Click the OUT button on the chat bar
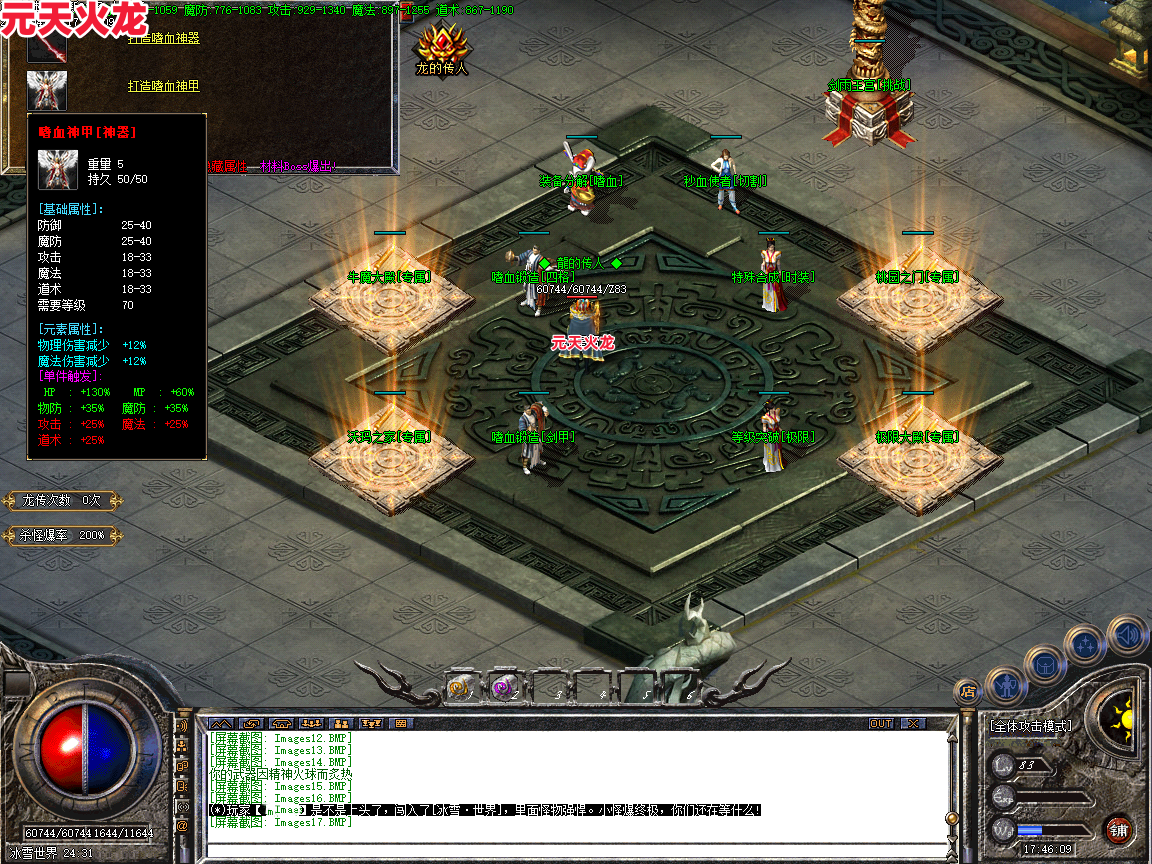 (880, 723)
